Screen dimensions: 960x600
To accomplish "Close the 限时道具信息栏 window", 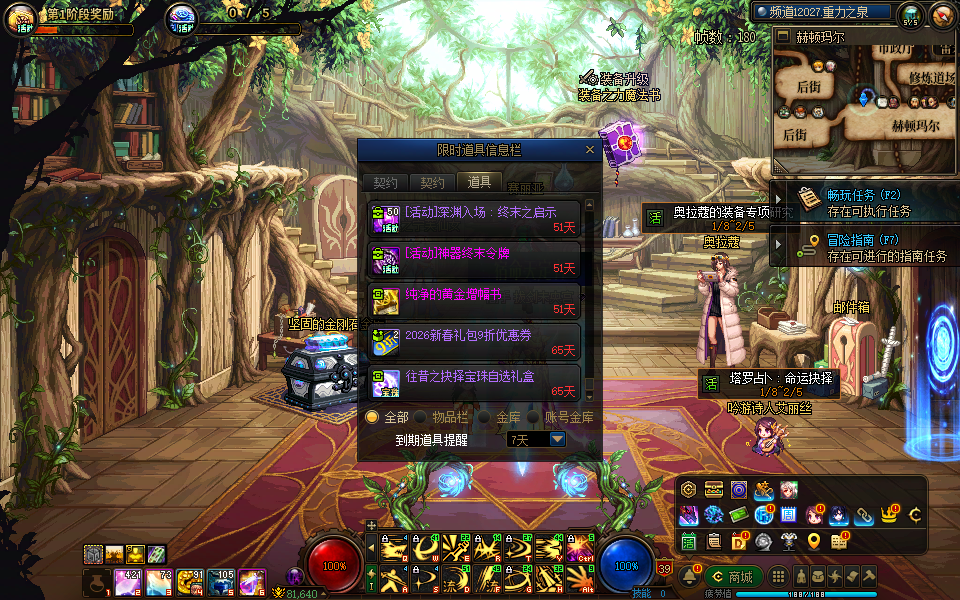I will coord(590,150).
